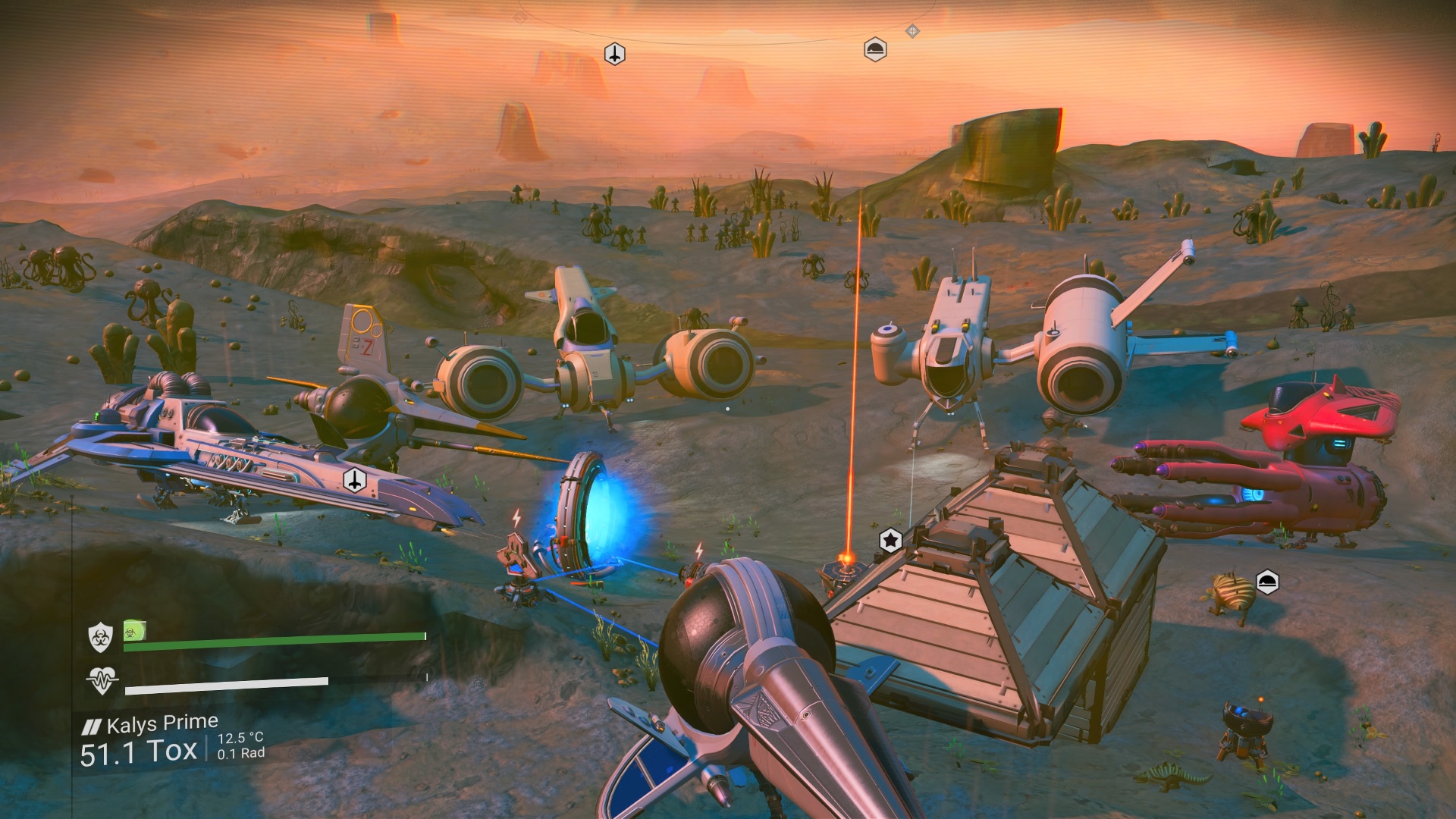Select the star mission marker near the orange beacon

pyautogui.click(x=889, y=540)
